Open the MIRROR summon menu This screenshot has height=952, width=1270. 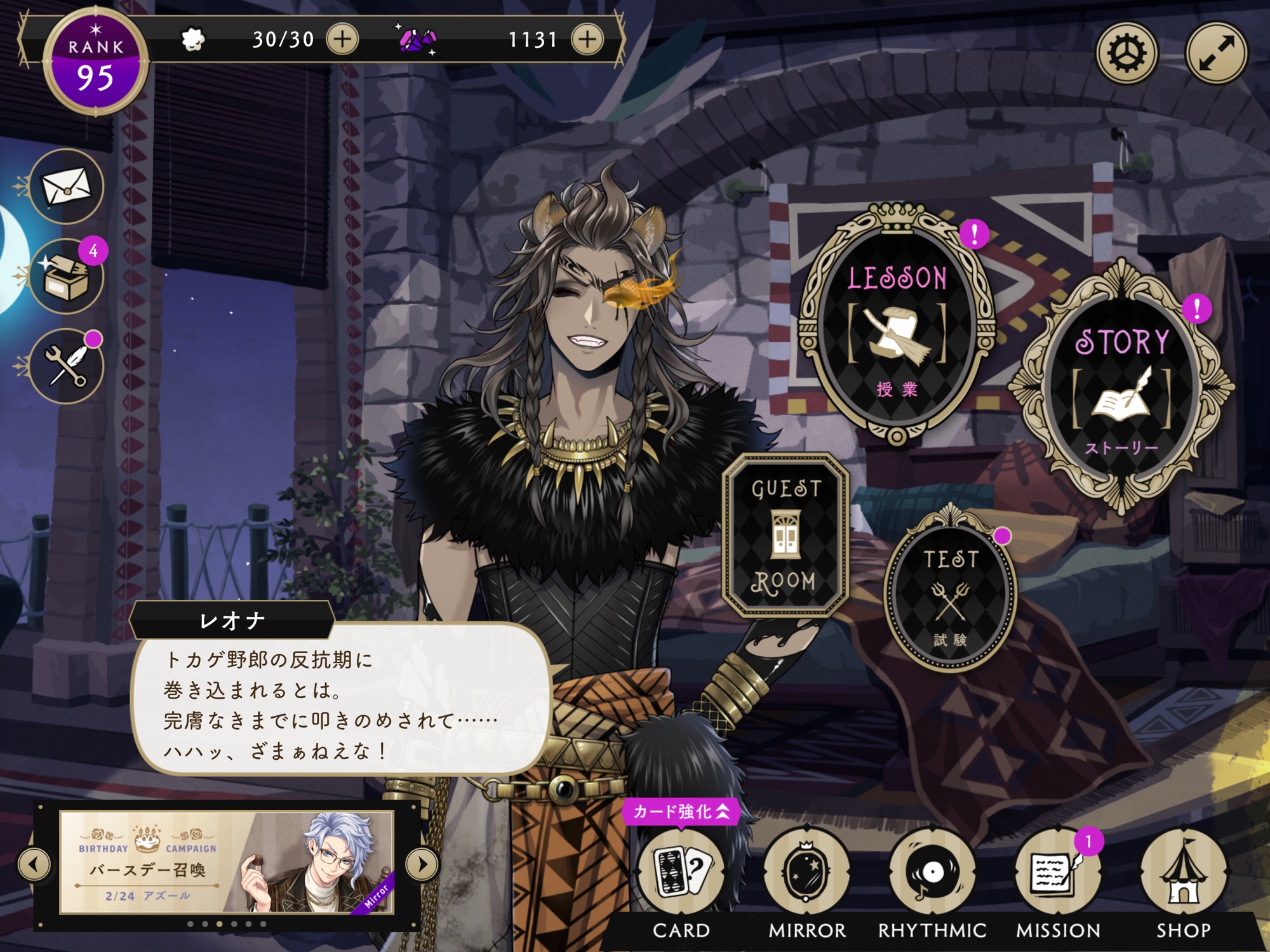point(806,873)
